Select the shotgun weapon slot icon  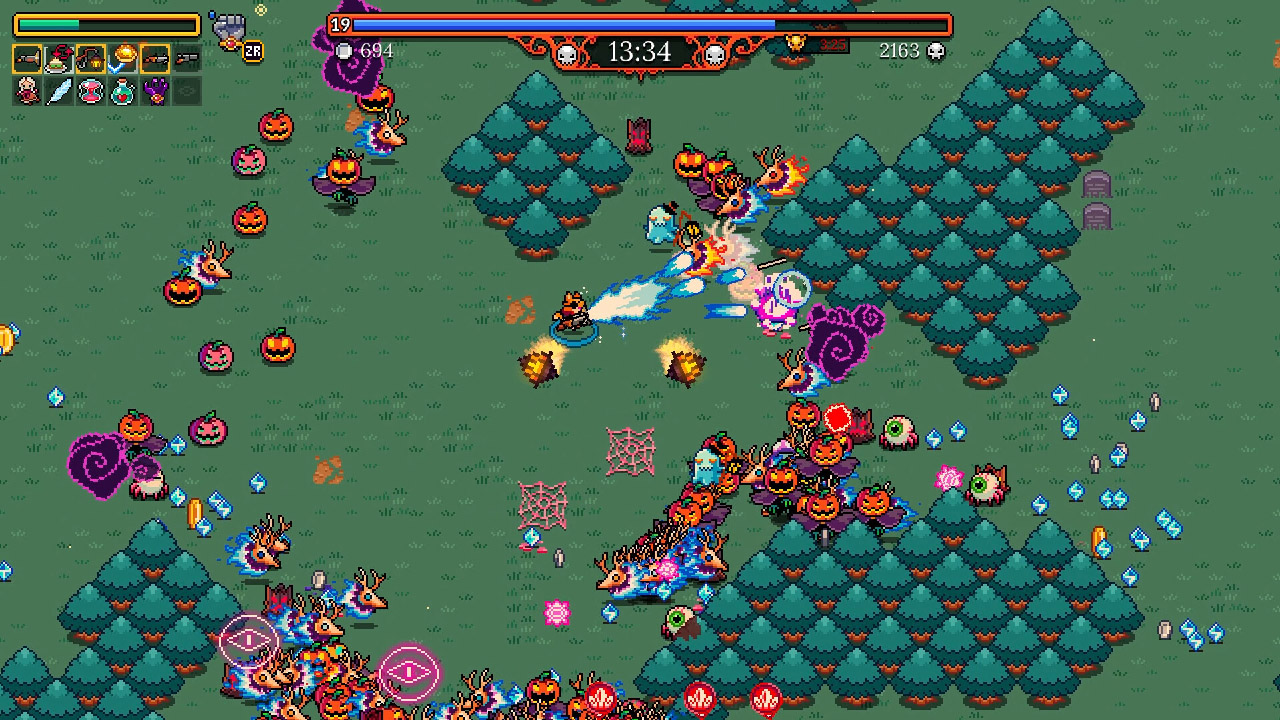coord(156,58)
